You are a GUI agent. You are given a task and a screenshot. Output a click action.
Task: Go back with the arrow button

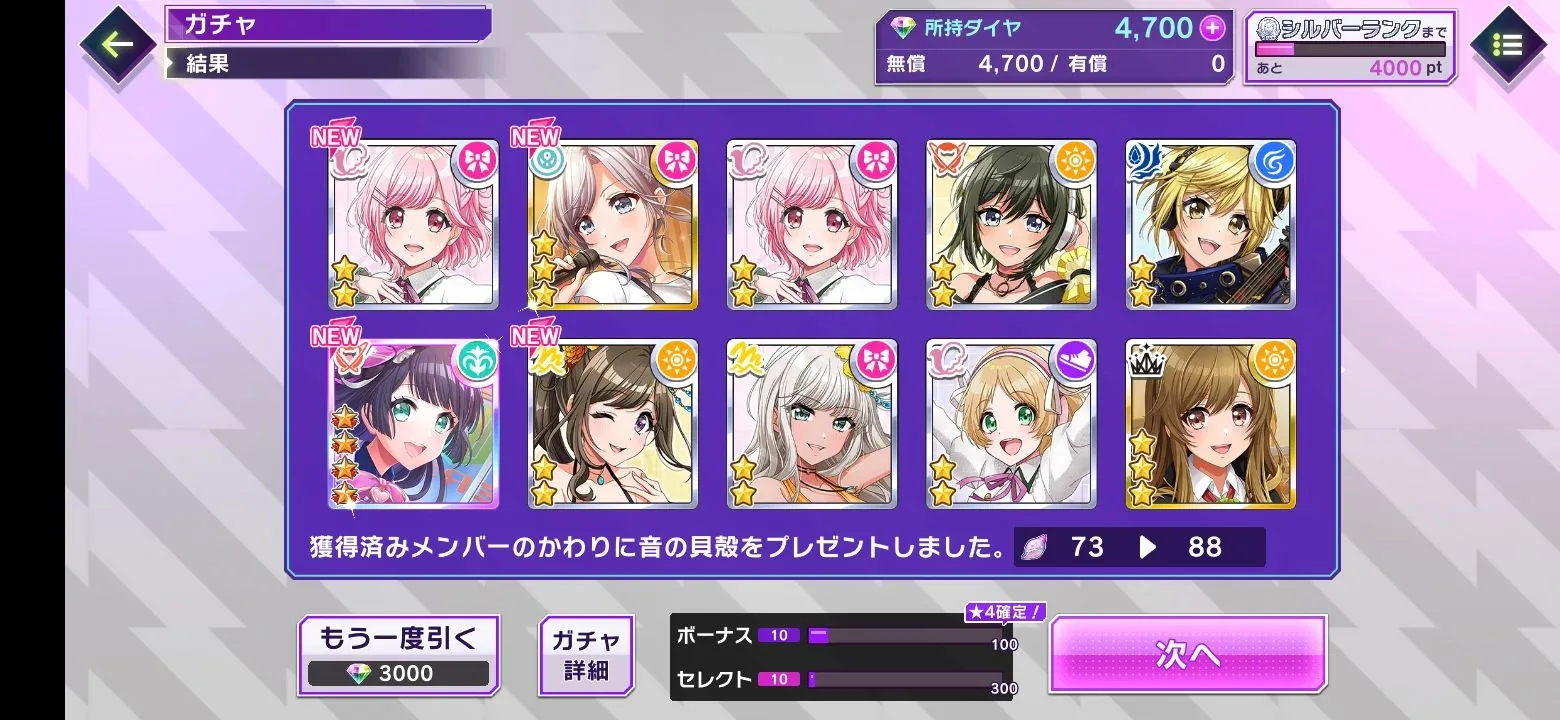[x=116, y=45]
